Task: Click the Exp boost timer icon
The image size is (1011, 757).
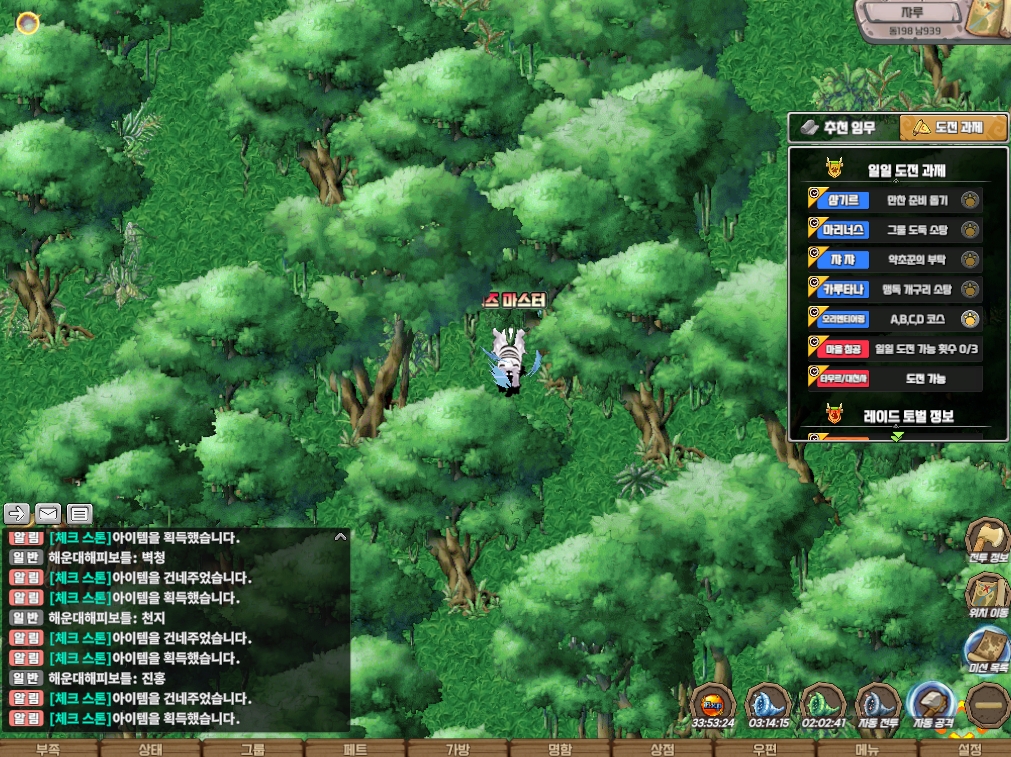Action: pyautogui.click(x=713, y=704)
